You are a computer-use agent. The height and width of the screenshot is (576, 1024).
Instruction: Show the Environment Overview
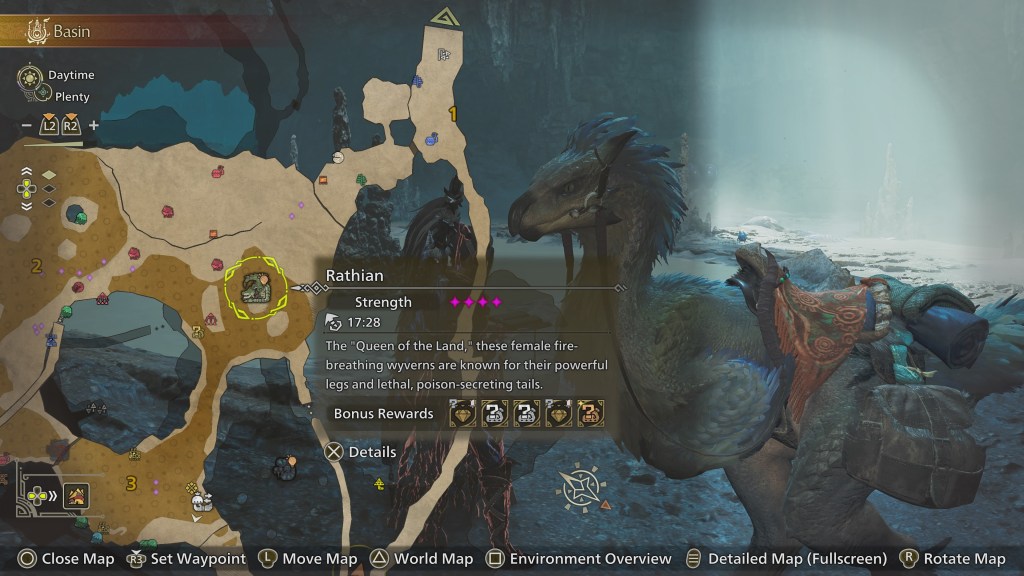pos(578,559)
